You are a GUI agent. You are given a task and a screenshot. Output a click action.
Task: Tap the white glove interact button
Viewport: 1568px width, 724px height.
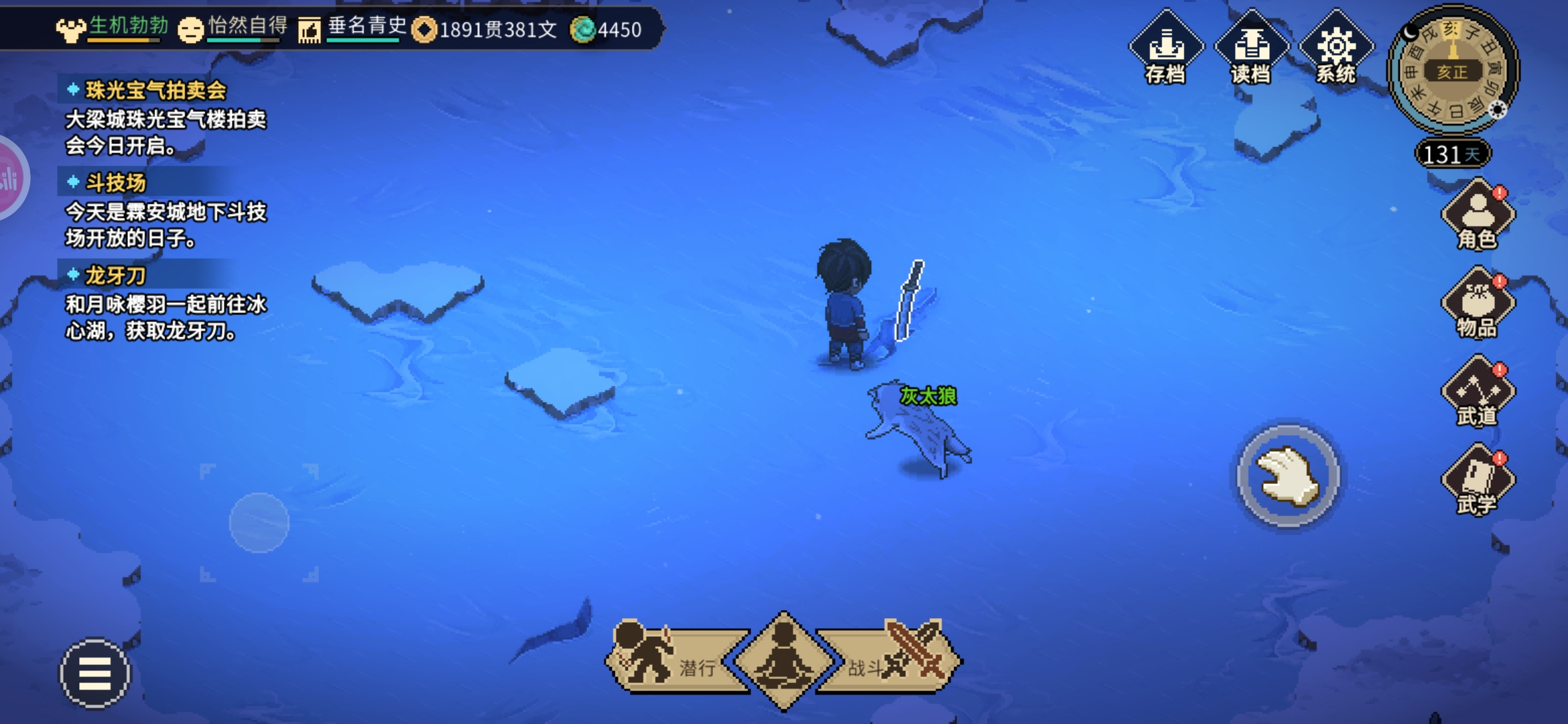point(1287,476)
